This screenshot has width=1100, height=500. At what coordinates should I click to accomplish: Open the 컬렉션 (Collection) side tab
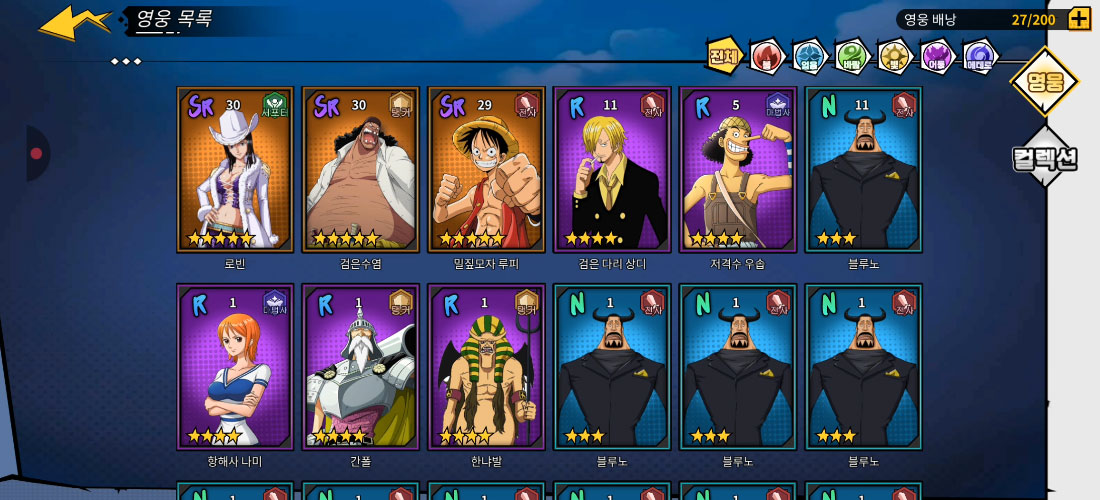(x=1044, y=157)
